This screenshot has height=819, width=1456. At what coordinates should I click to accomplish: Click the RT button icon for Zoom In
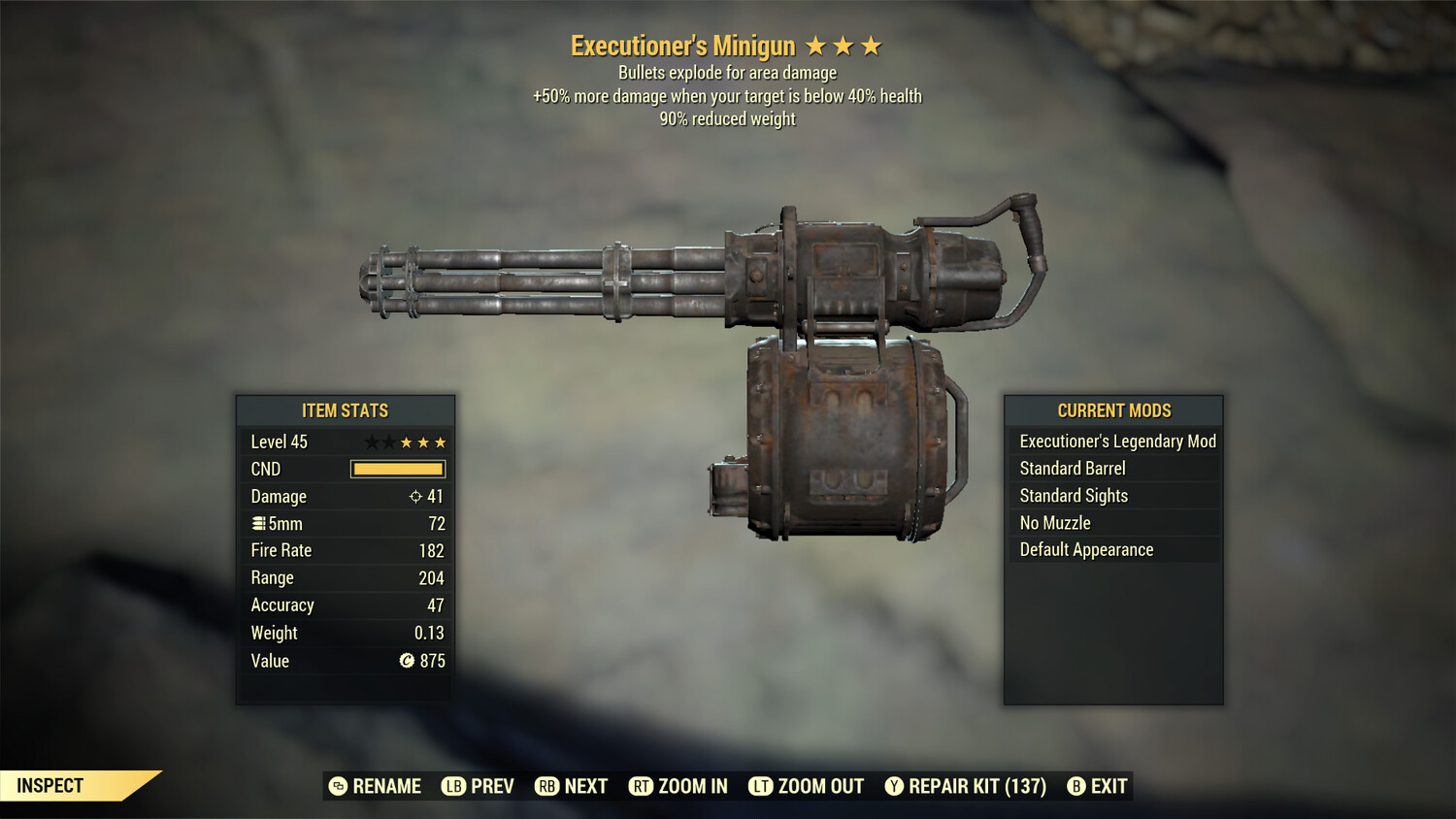tap(642, 786)
